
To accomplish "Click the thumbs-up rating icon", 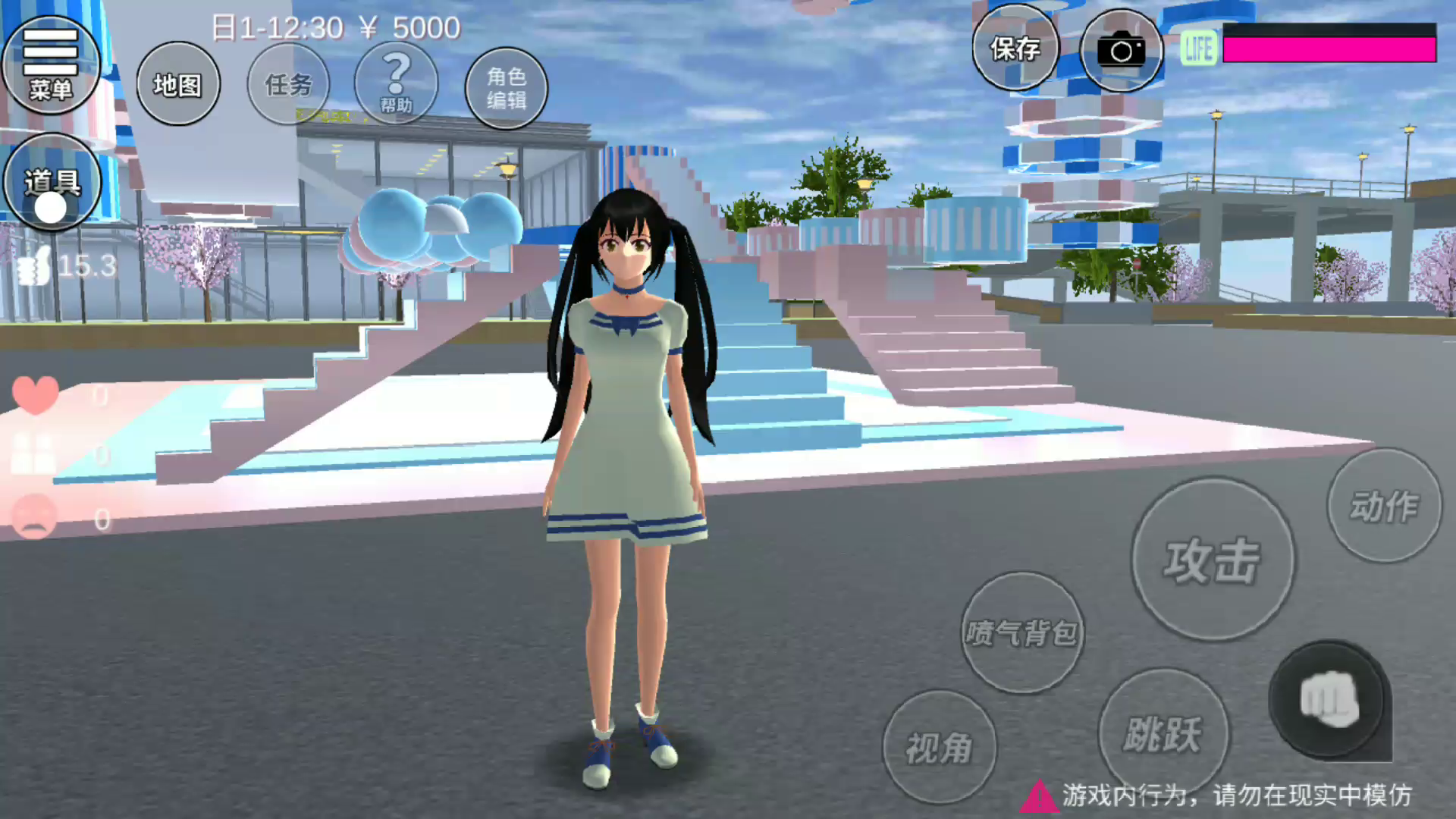I will pos(34,267).
